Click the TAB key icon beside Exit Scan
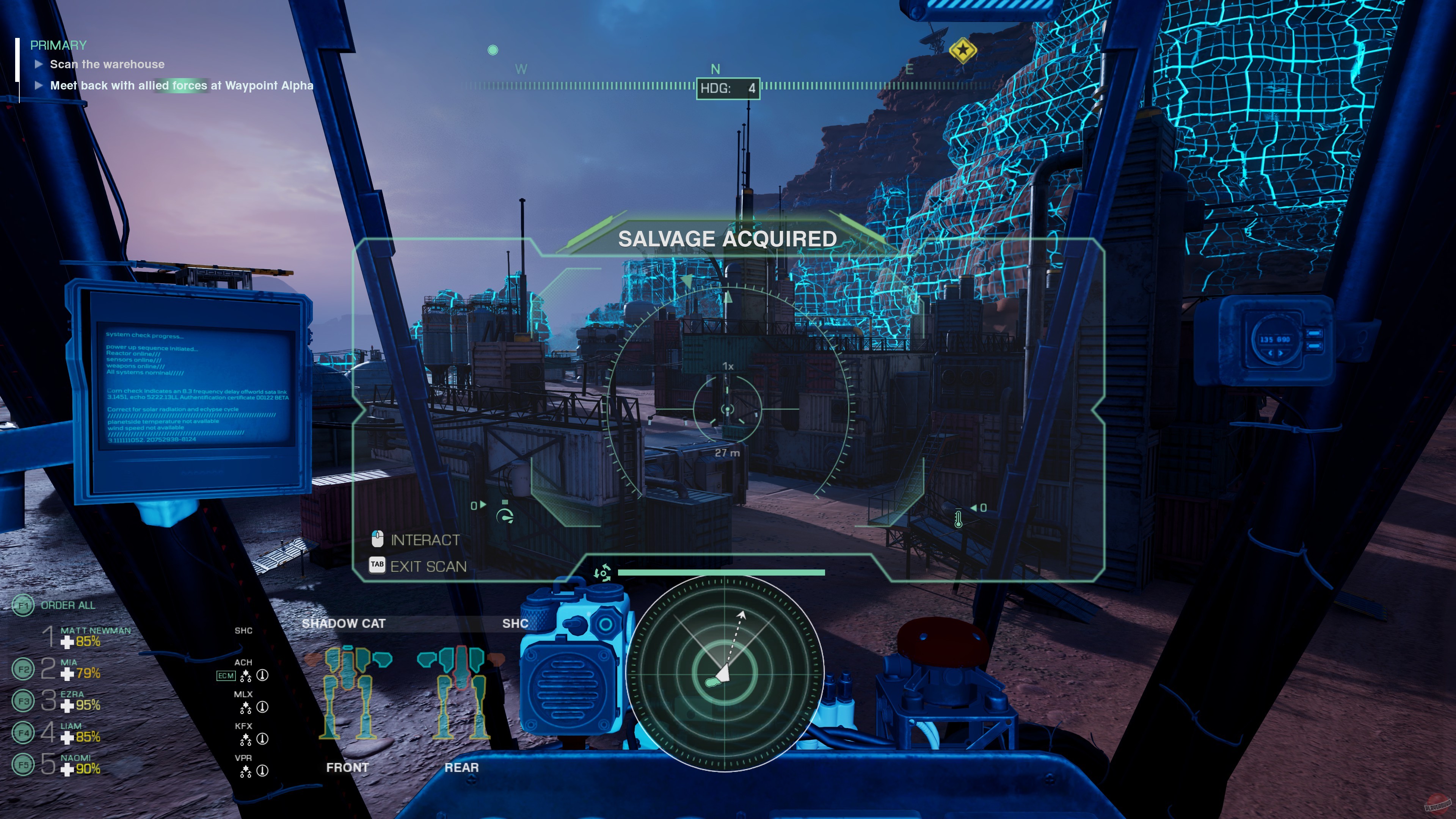The image size is (1456, 819). [377, 566]
